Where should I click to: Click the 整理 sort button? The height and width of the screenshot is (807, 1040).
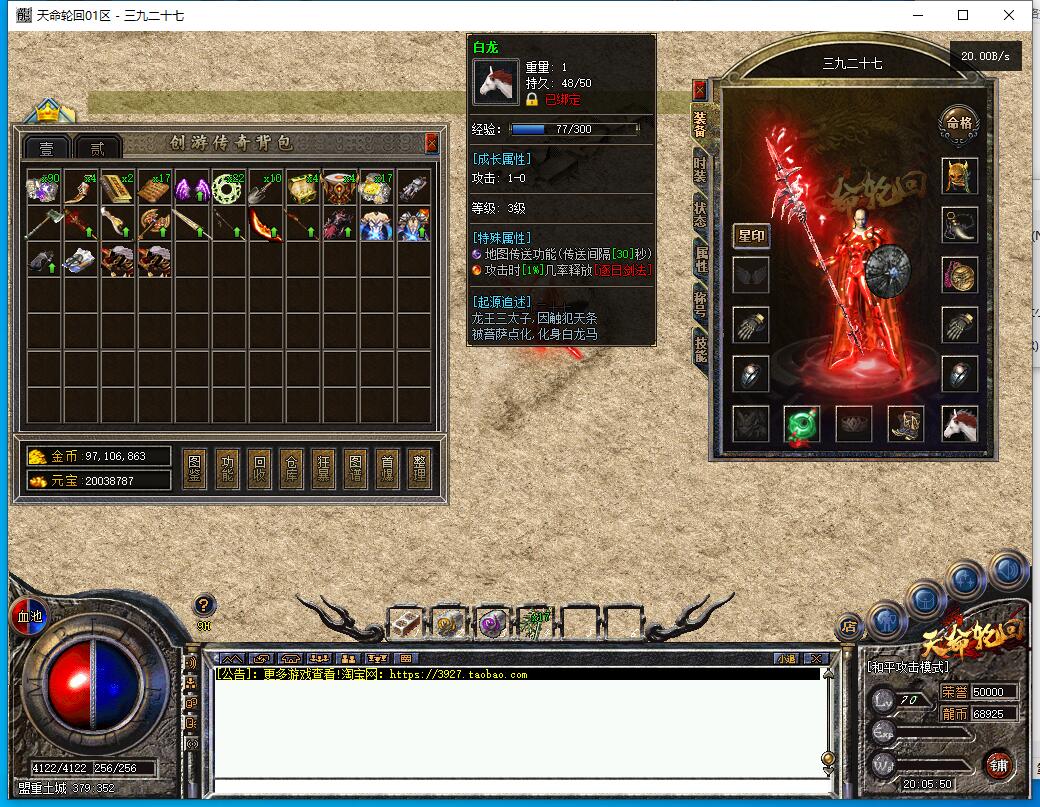418,469
